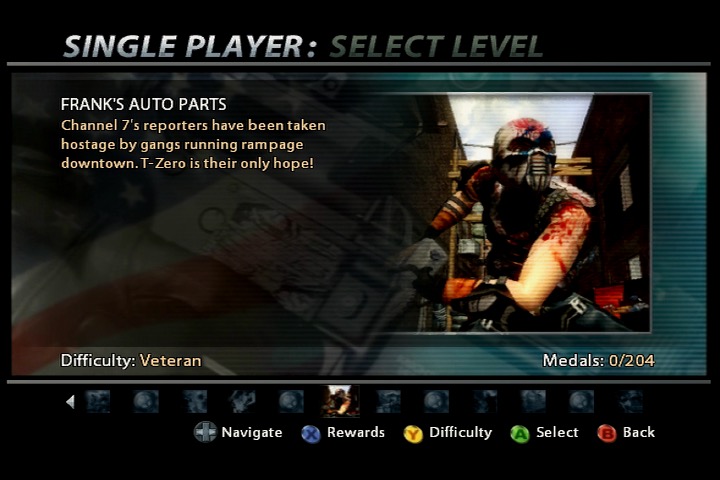Select the highlighted Frank's Auto Parts level thumbnail
Screen dimensions: 720x480
coord(339,401)
